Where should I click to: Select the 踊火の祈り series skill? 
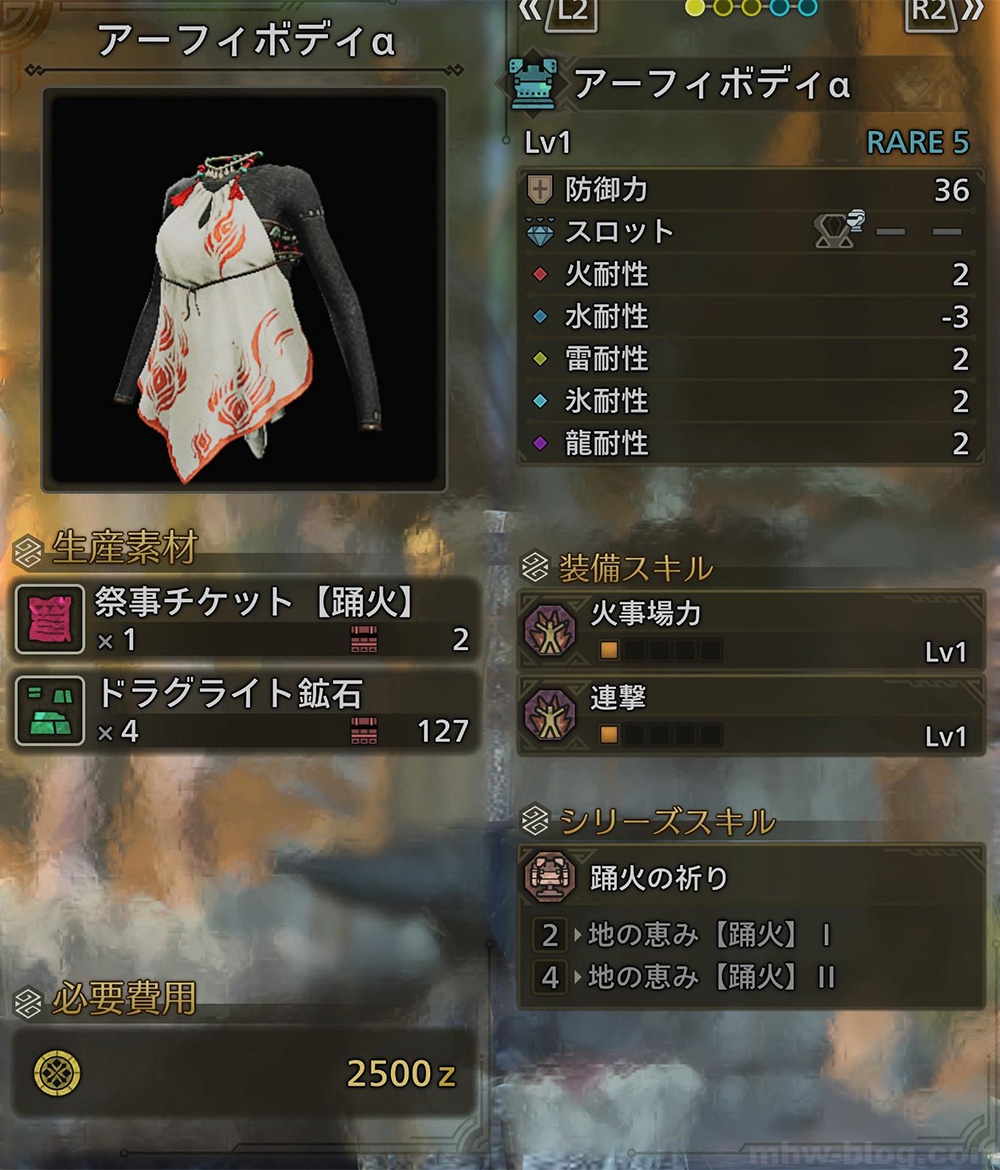750,878
